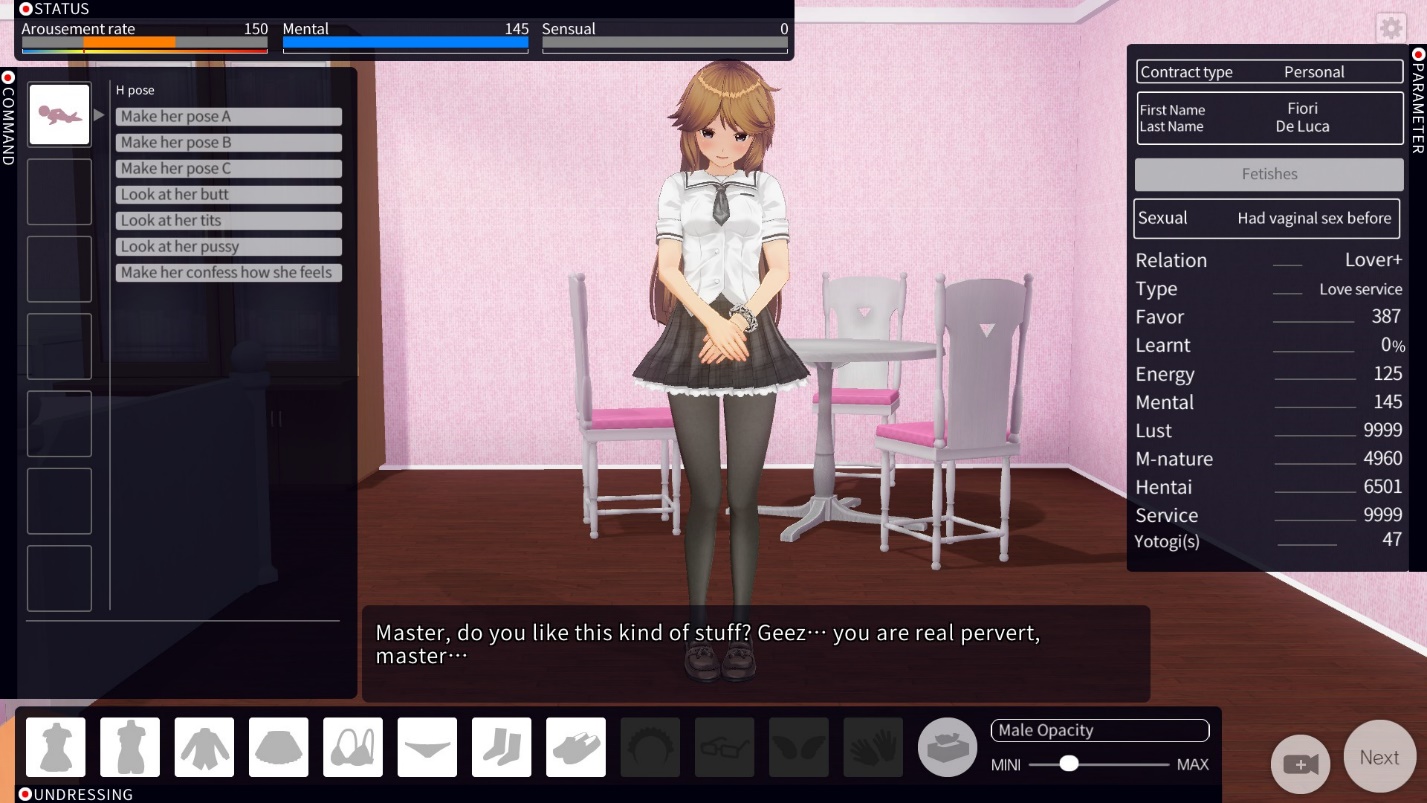Toggle the STATUS panel header
Image resolution: width=1427 pixels, height=803 pixels.
pos(55,9)
